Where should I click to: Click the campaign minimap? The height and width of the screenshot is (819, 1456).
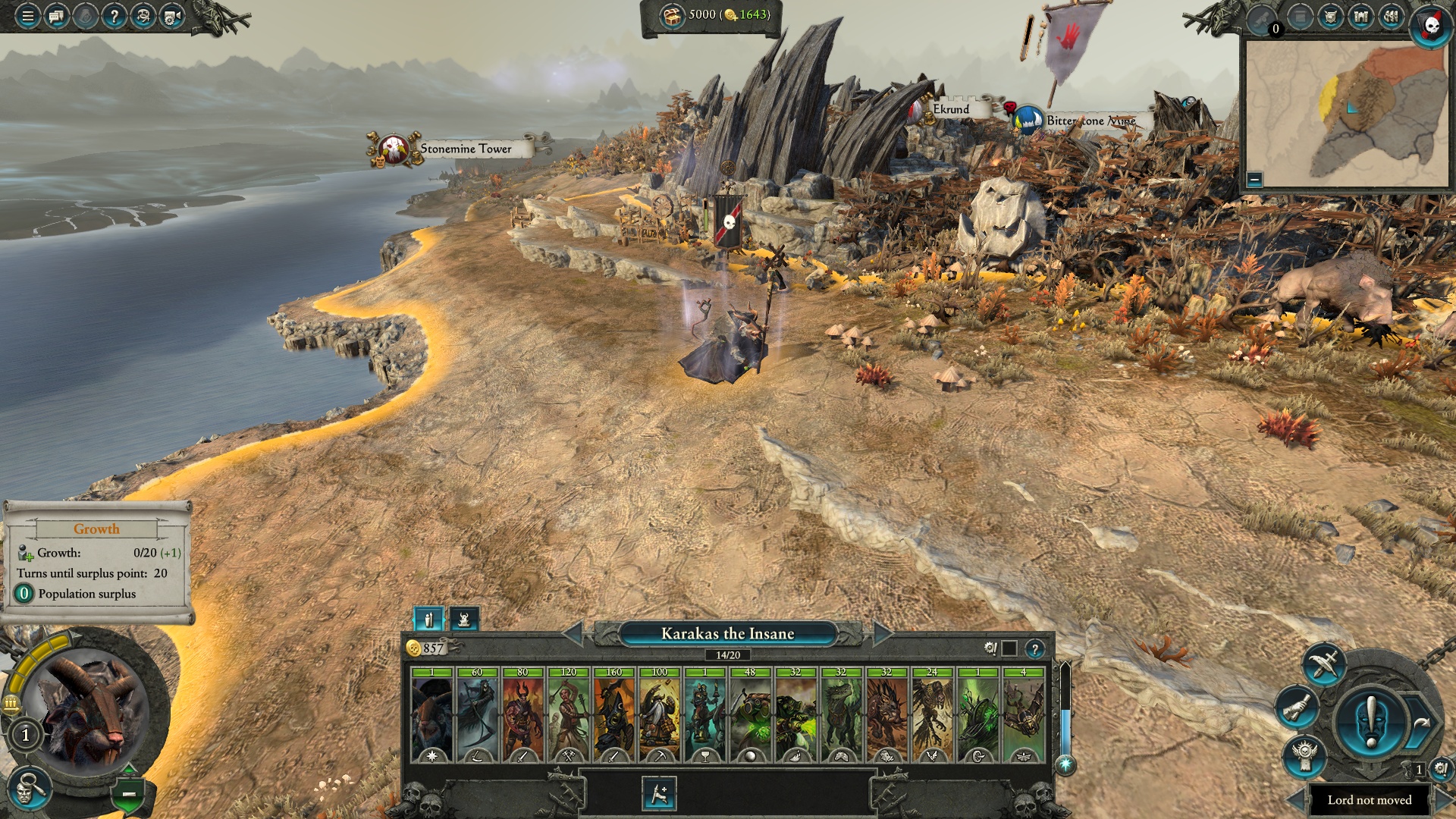1347,112
